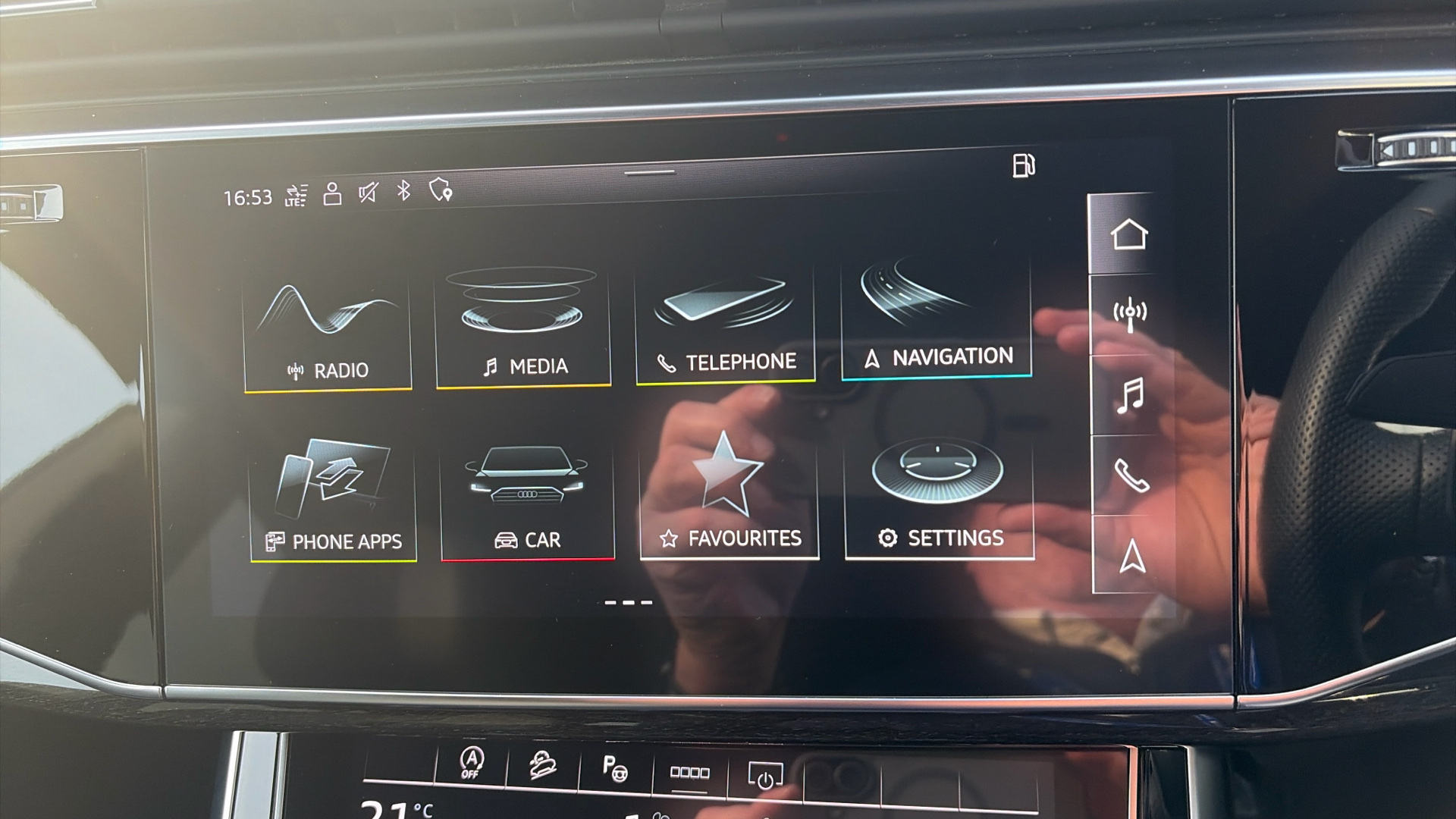Viewport: 1456px width, 819px height.
Task: Select the user profile icon
Action: 332,194
